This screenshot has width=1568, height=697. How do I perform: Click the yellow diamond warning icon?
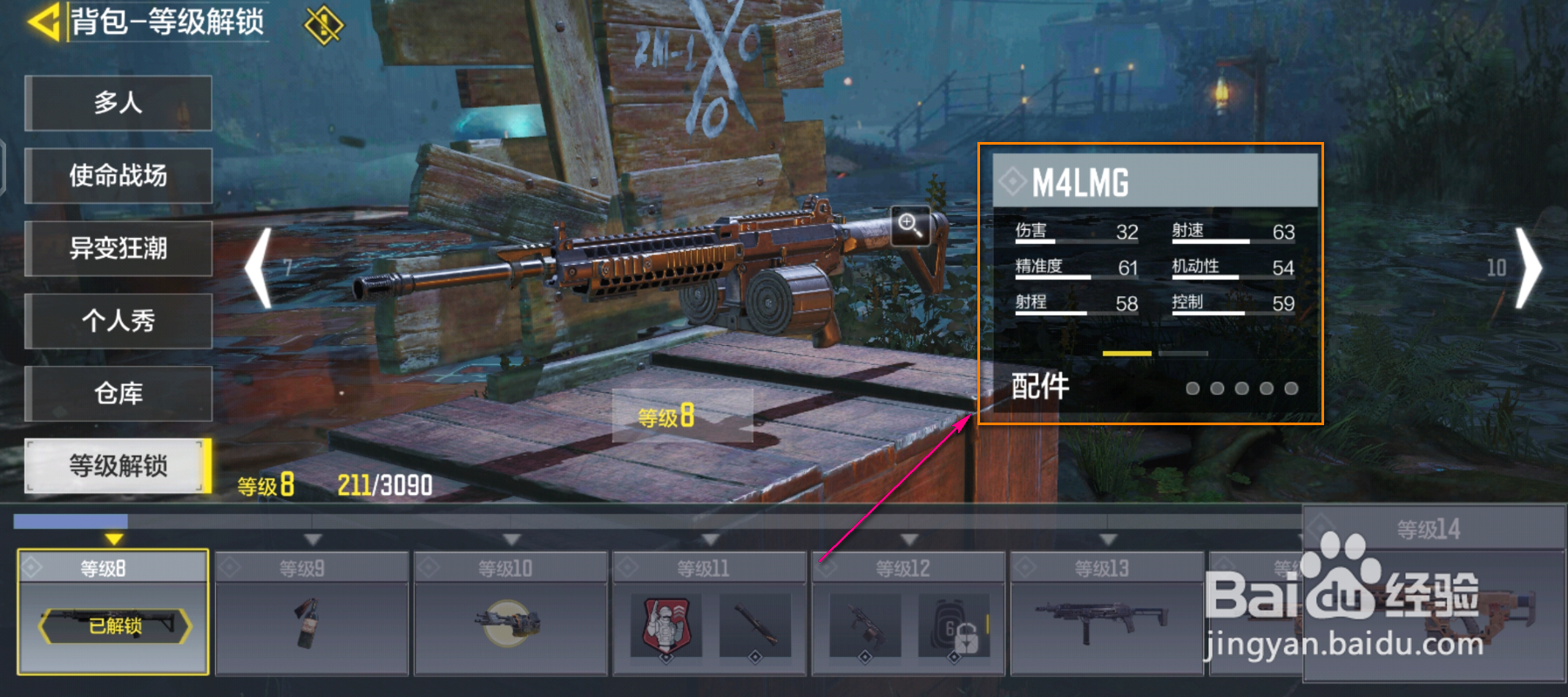(x=323, y=25)
